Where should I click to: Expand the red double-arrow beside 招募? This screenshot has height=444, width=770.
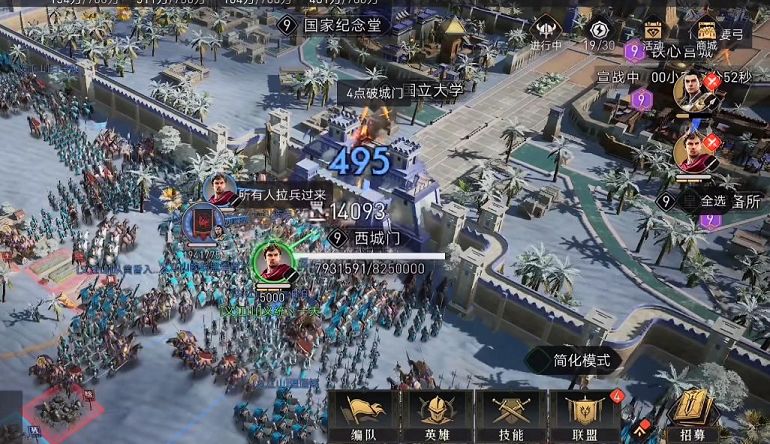pos(639,432)
